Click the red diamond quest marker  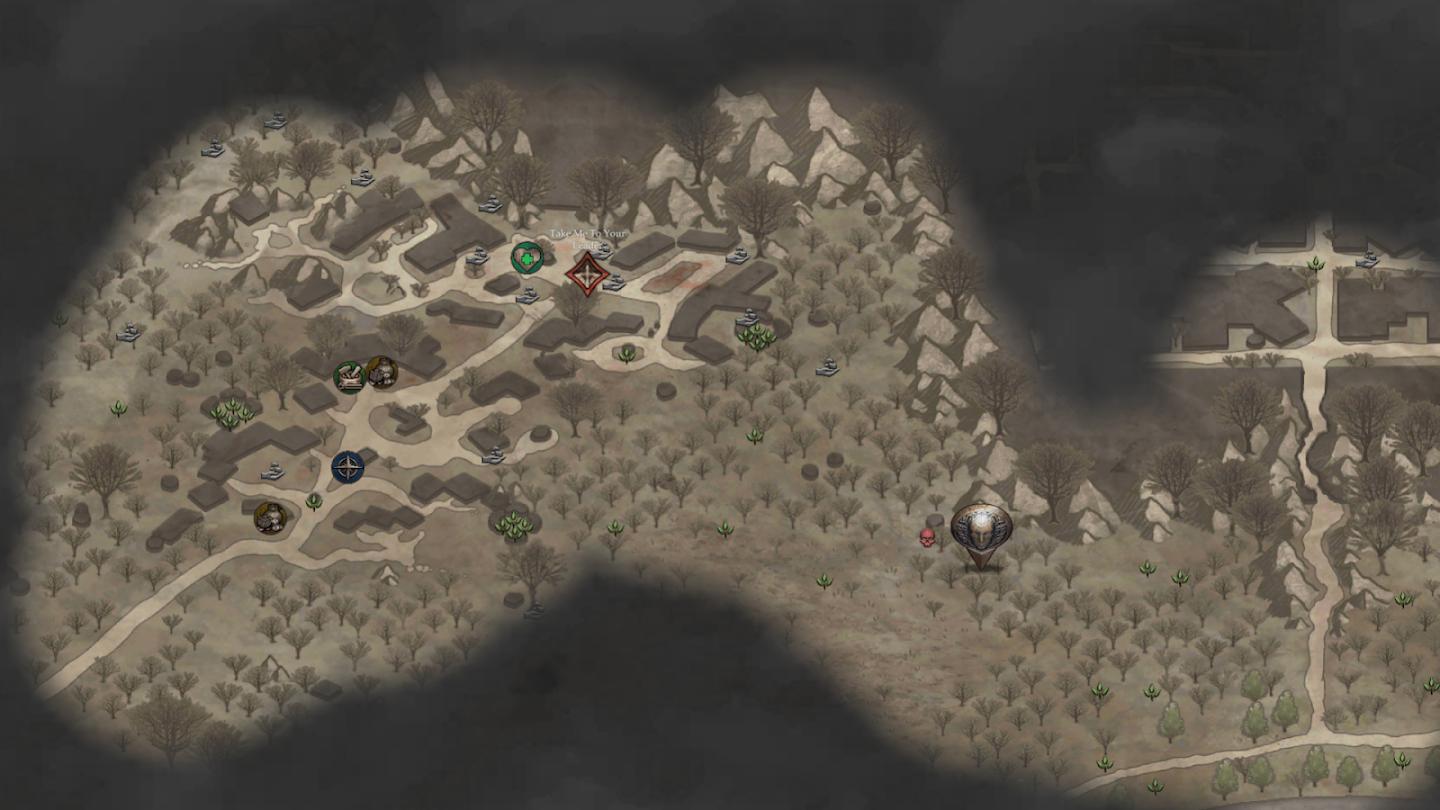[x=586, y=273]
